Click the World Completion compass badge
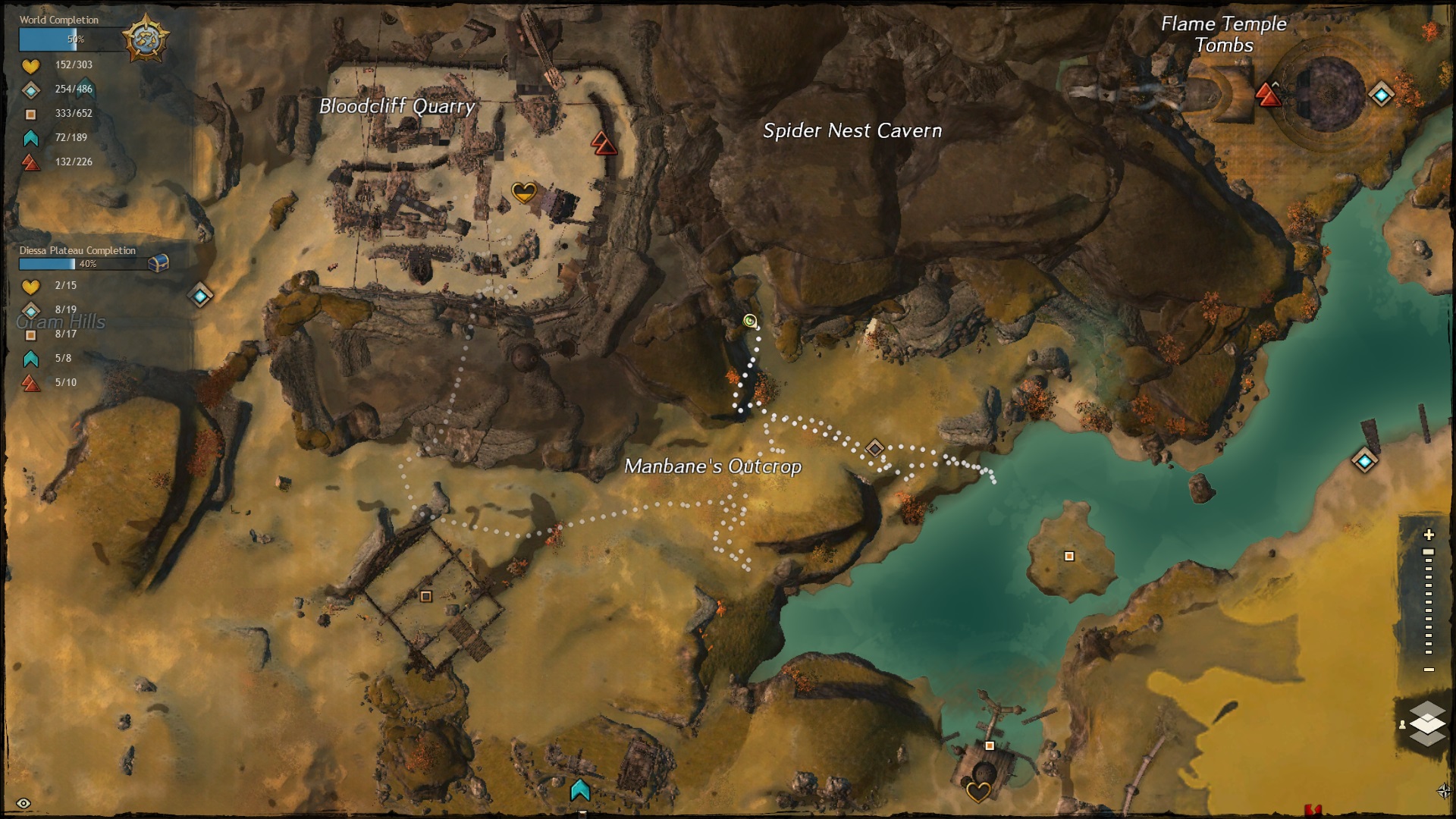The height and width of the screenshot is (819, 1456). click(x=146, y=38)
